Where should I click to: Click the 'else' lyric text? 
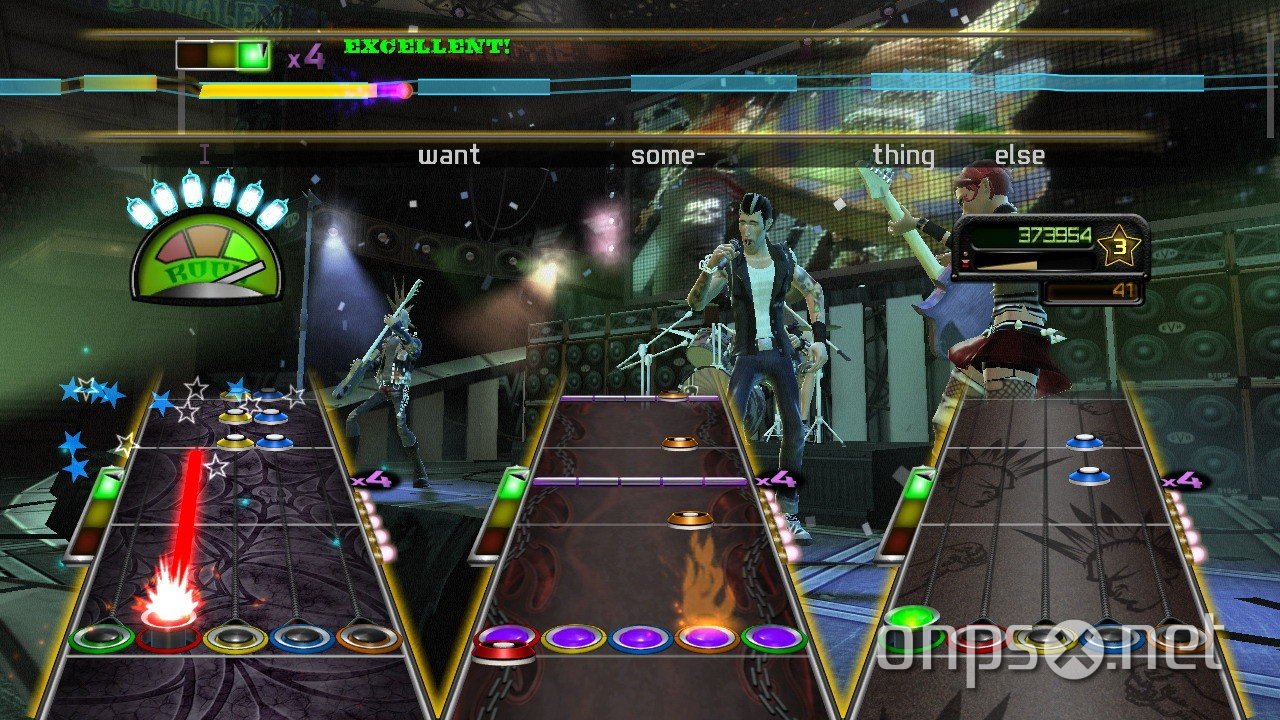[1020, 155]
